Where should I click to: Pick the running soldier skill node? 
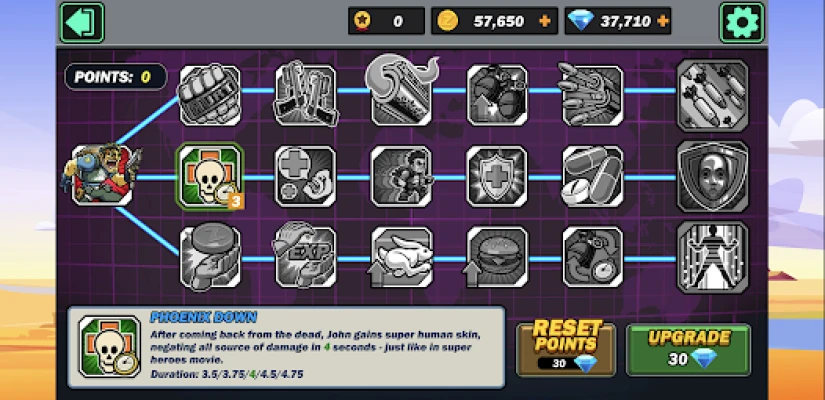point(401,175)
